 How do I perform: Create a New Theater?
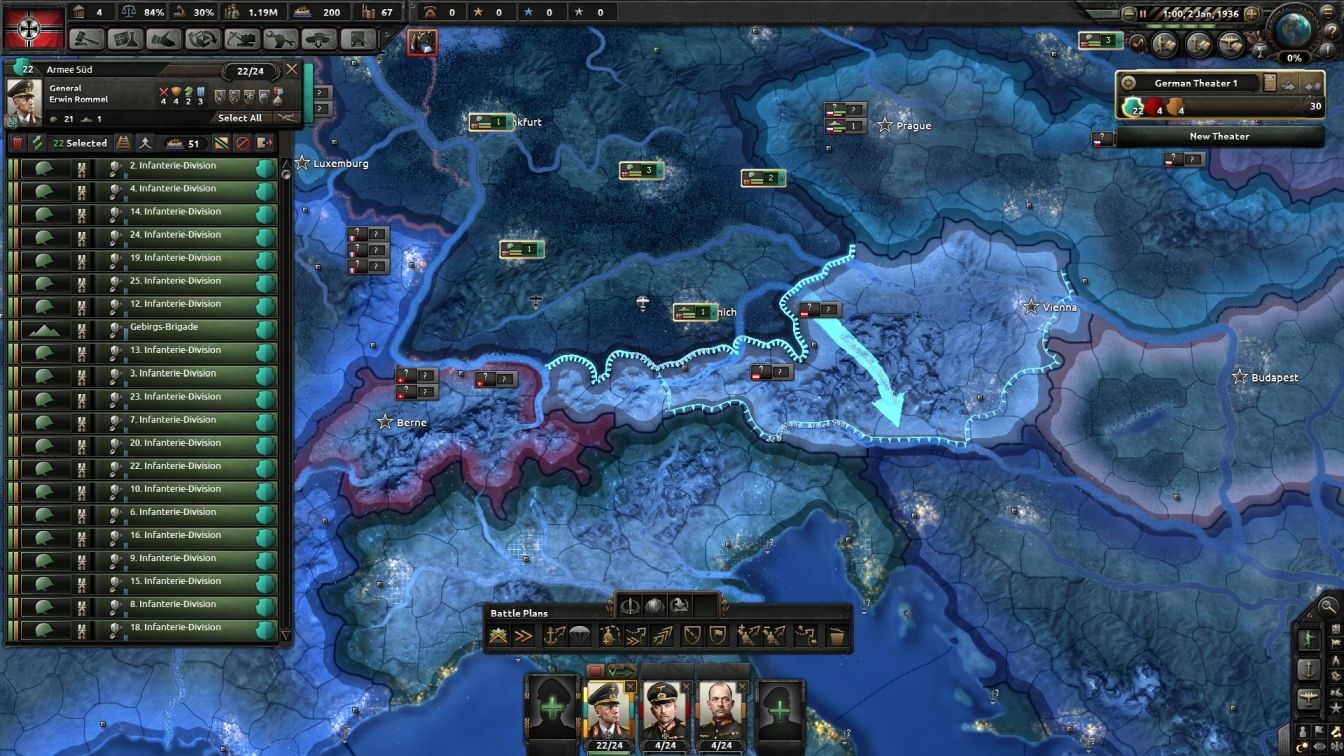1218,136
